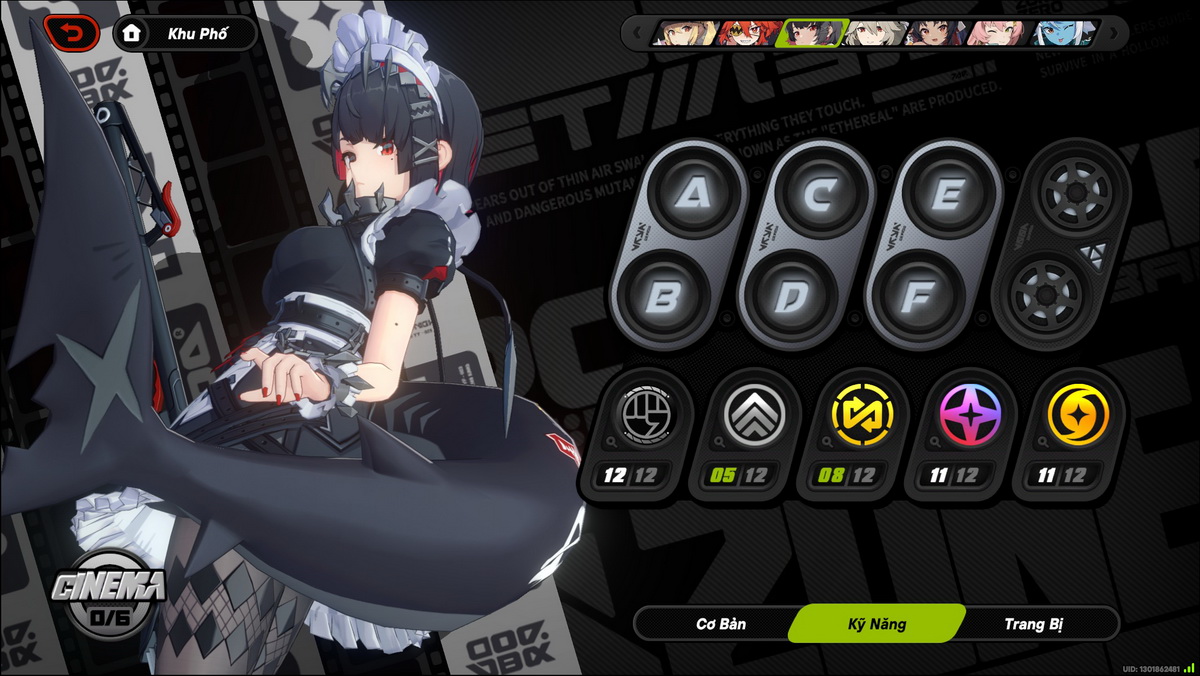Open core skill node E

tap(945, 194)
